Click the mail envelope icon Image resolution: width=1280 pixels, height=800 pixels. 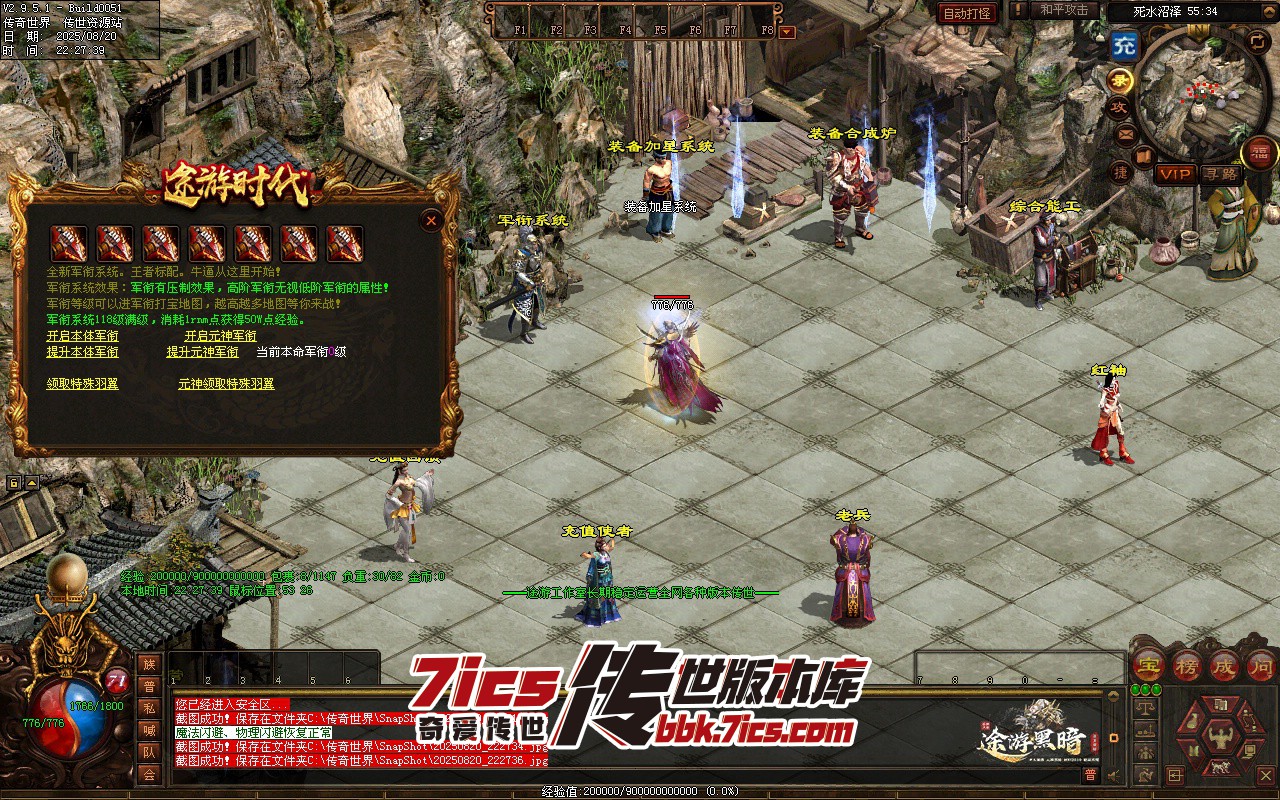[1127, 133]
